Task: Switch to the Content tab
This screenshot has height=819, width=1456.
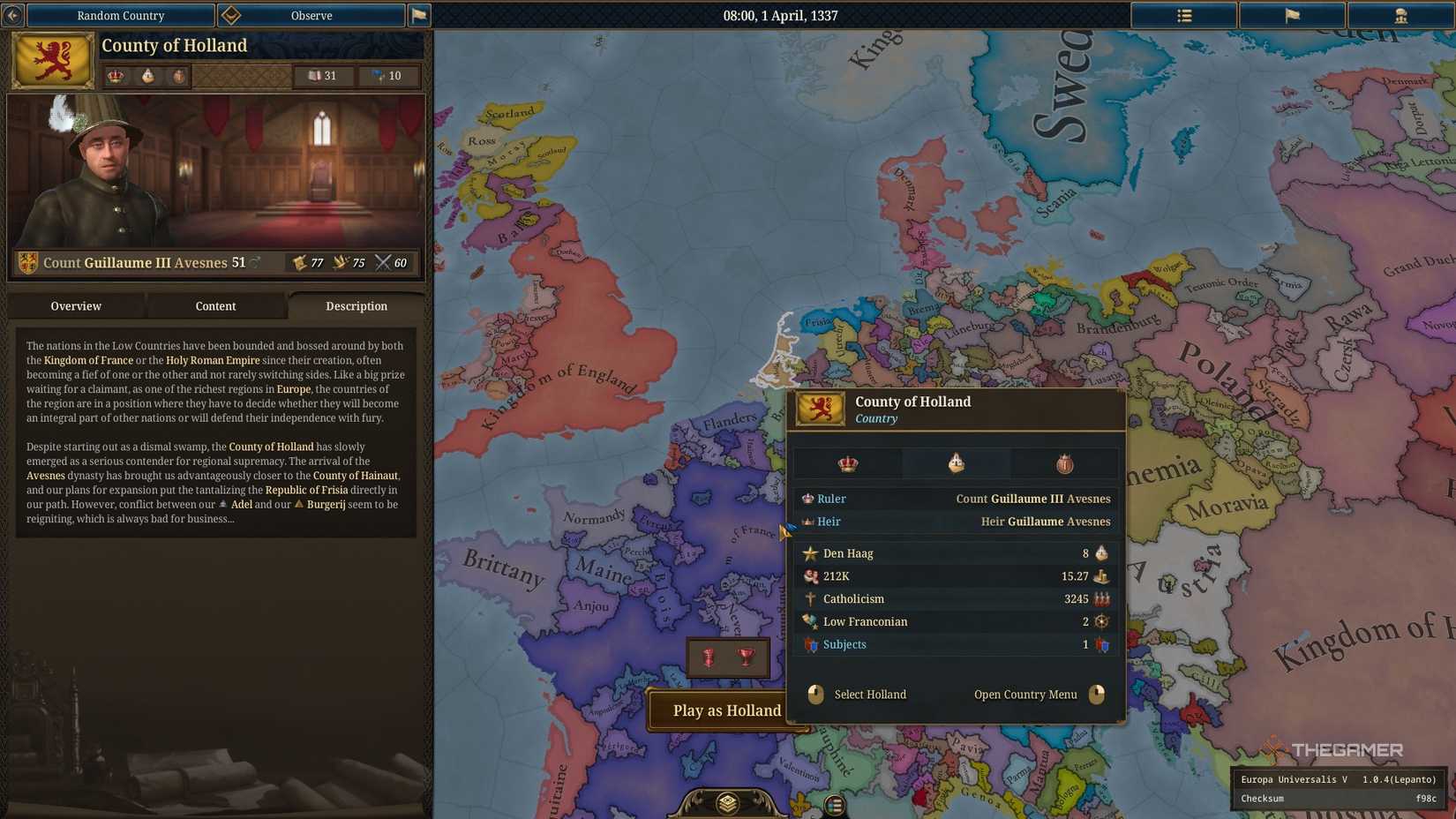Action: click(215, 306)
